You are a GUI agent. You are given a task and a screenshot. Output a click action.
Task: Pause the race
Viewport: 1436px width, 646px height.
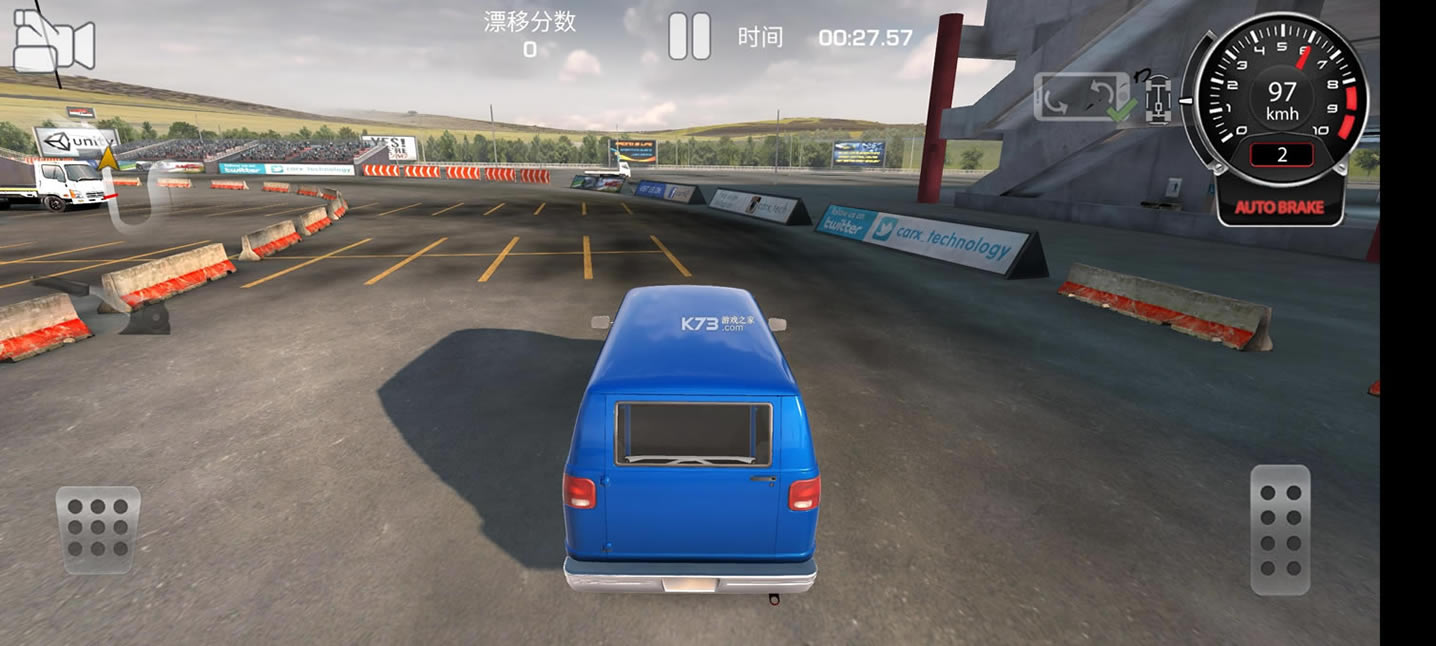click(689, 37)
